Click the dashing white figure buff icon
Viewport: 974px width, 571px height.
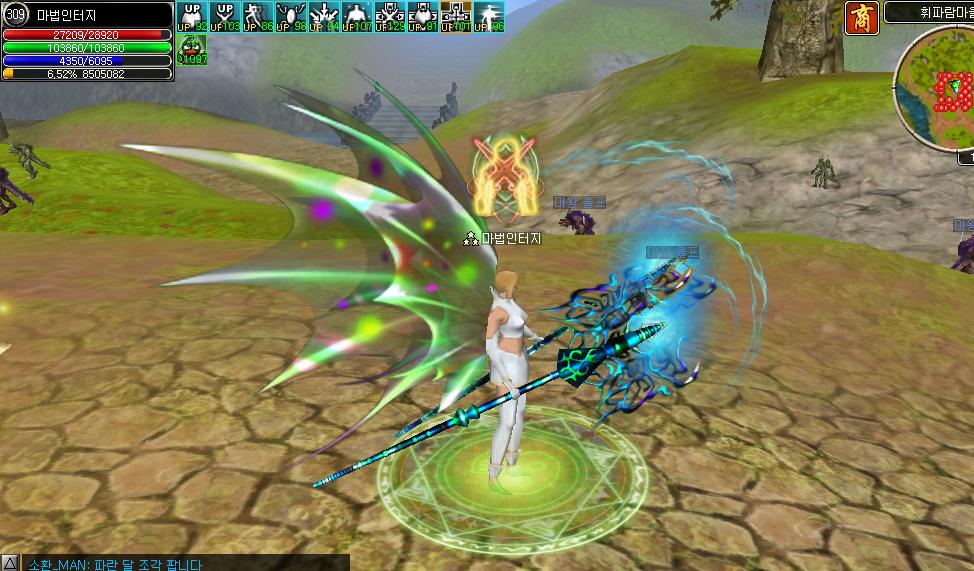[x=488, y=16]
